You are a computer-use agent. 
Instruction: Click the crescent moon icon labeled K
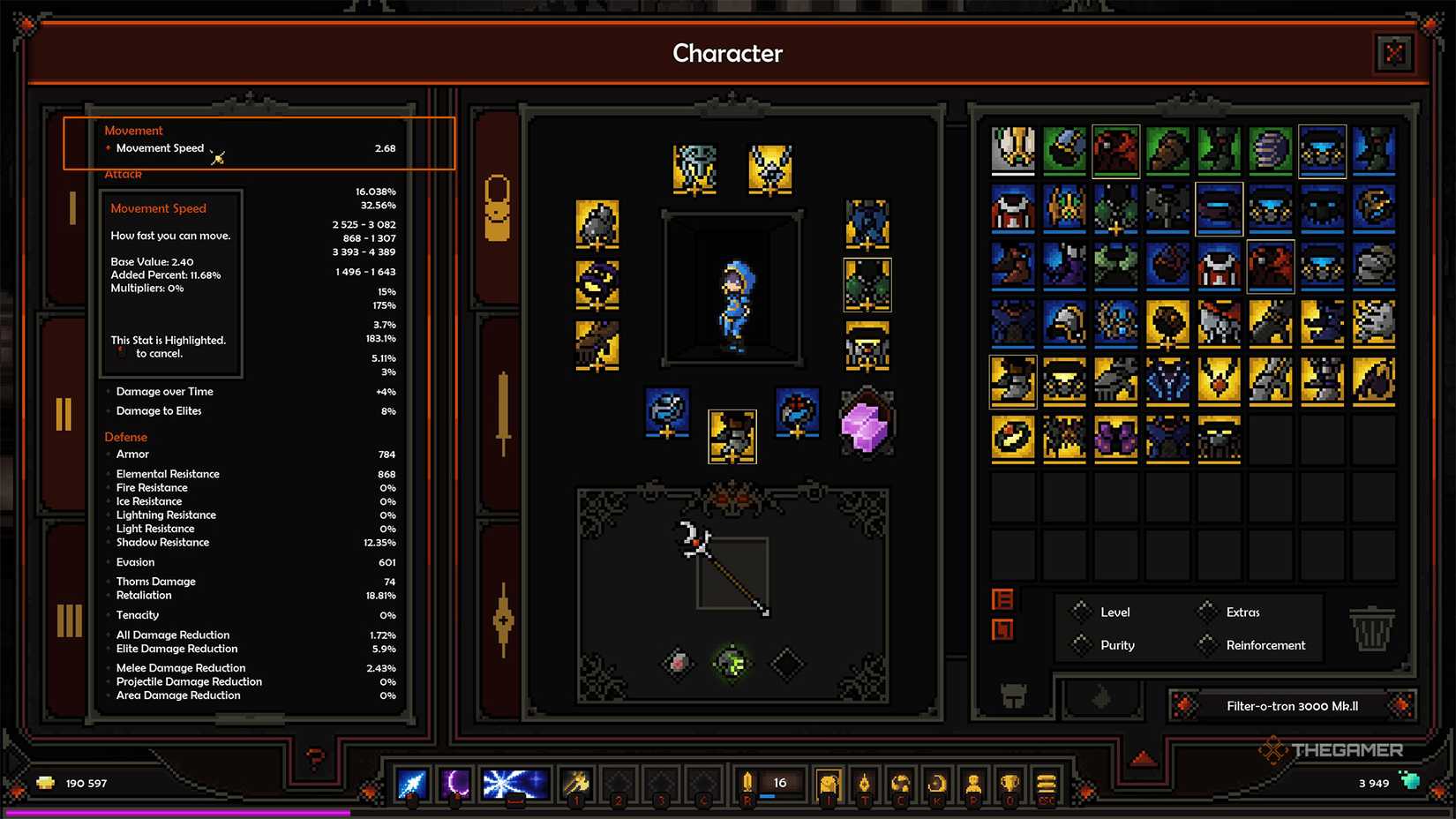coord(936,782)
